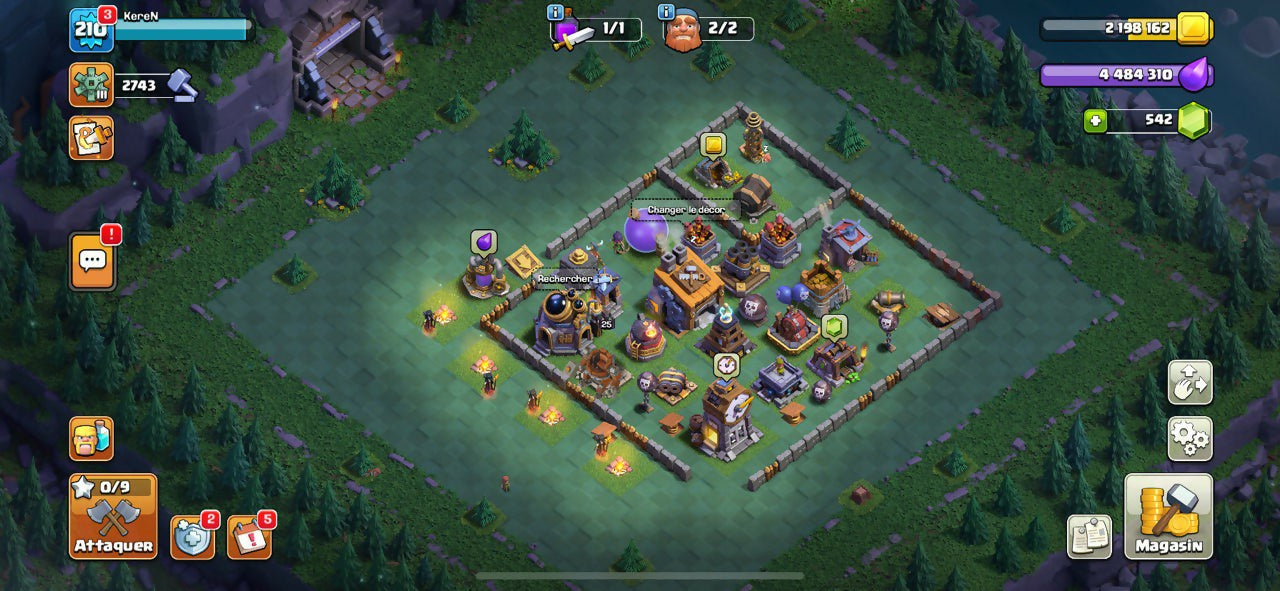
Task: Collect gold from the gold bubble
Action: pos(712,145)
